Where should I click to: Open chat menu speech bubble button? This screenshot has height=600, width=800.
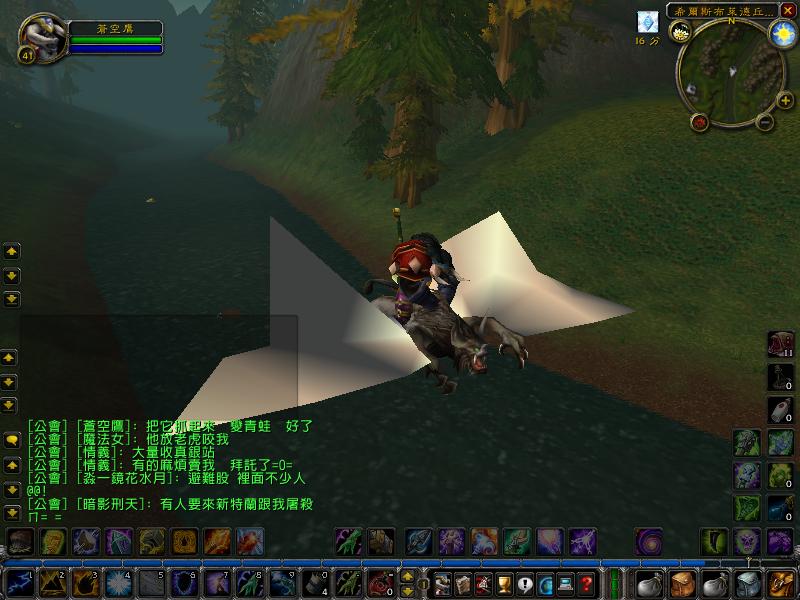click(x=11, y=441)
